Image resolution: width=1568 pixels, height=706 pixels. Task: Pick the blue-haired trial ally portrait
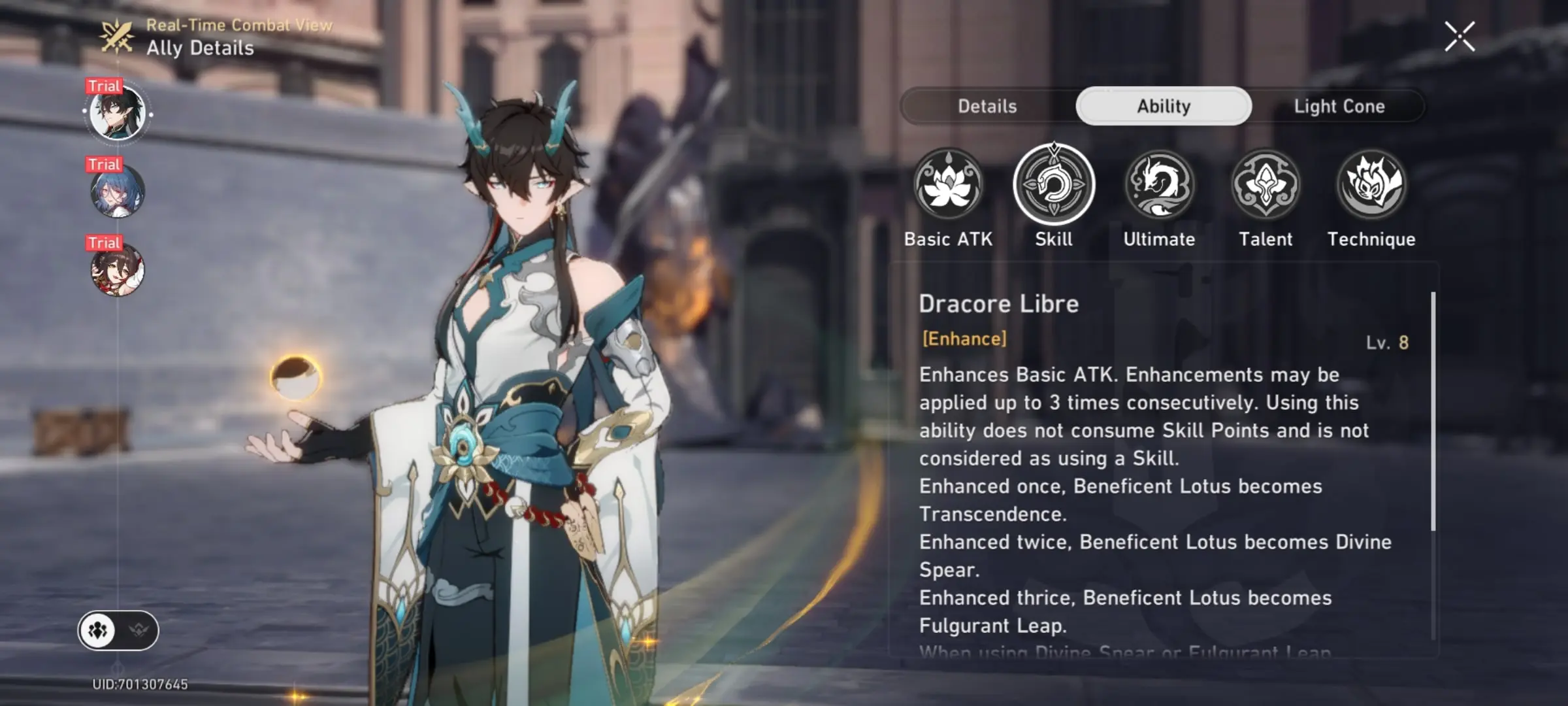coord(118,192)
